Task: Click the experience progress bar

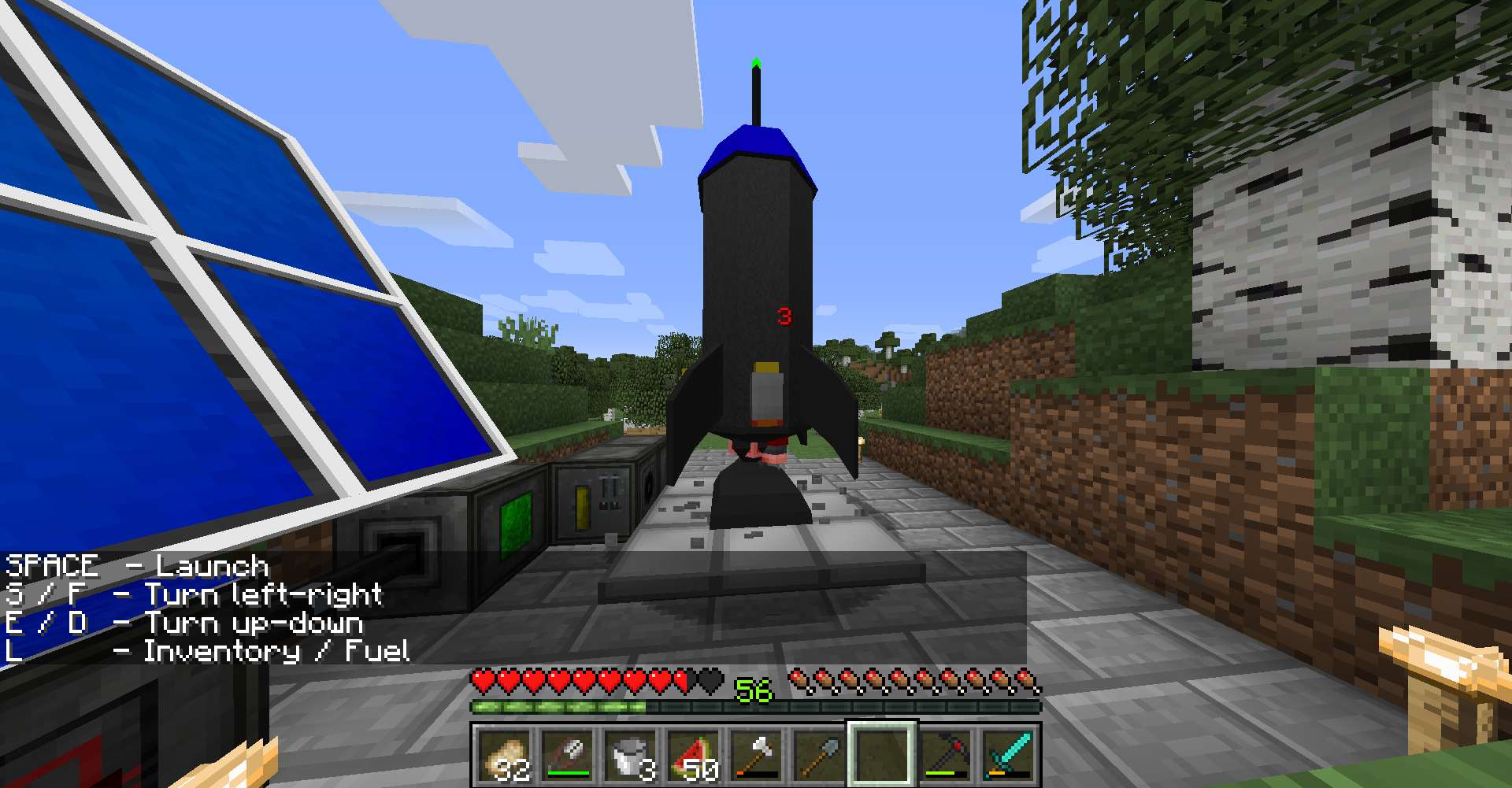Action: click(x=756, y=708)
